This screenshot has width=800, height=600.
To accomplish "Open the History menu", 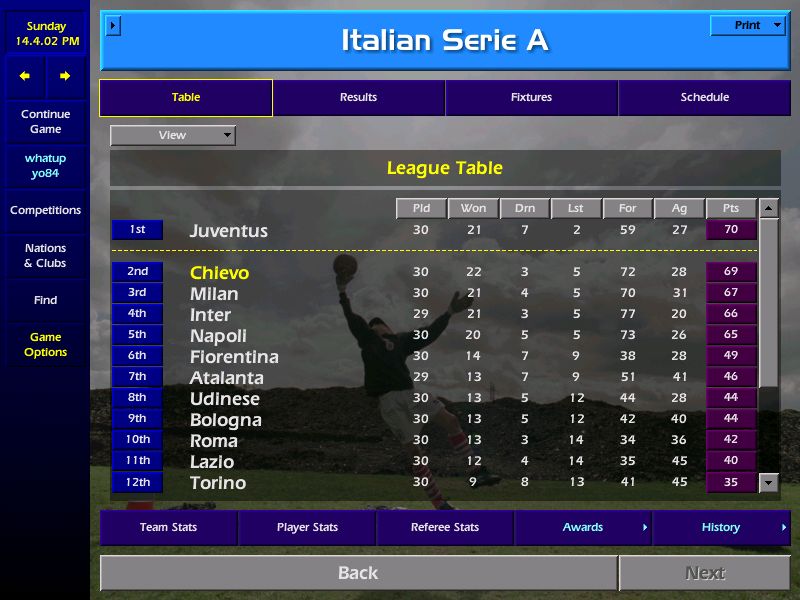I will tap(721, 527).
